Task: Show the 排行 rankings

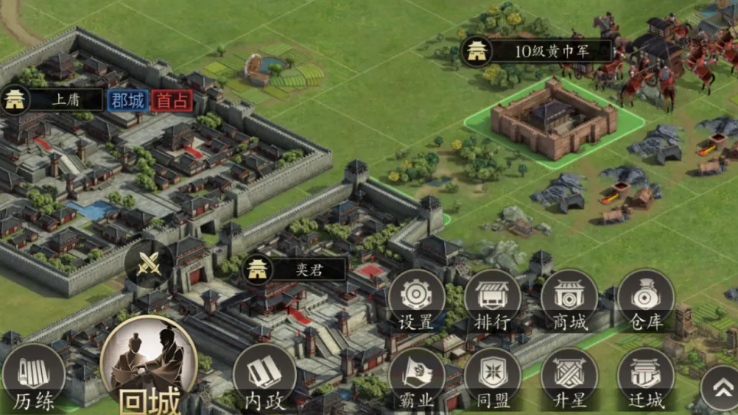Action: [493, 300]
